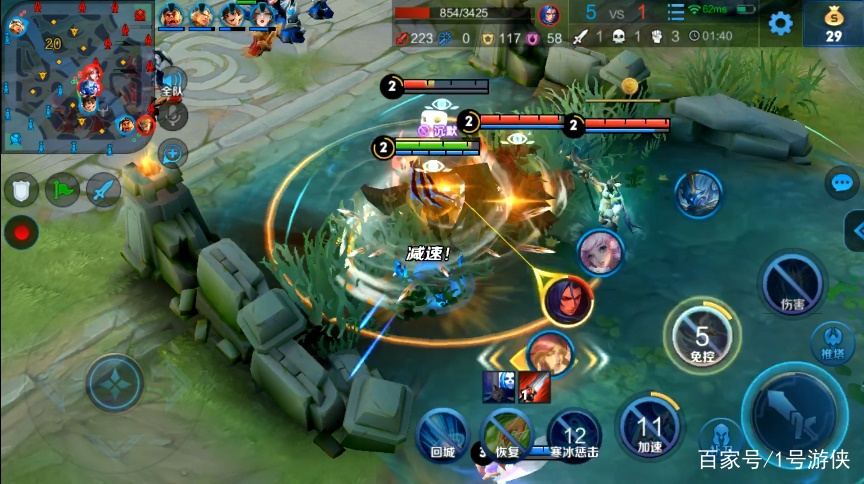Screen dimensions: 864x484
Task: Start recording with the red dot button
Action: coord(20,231)
